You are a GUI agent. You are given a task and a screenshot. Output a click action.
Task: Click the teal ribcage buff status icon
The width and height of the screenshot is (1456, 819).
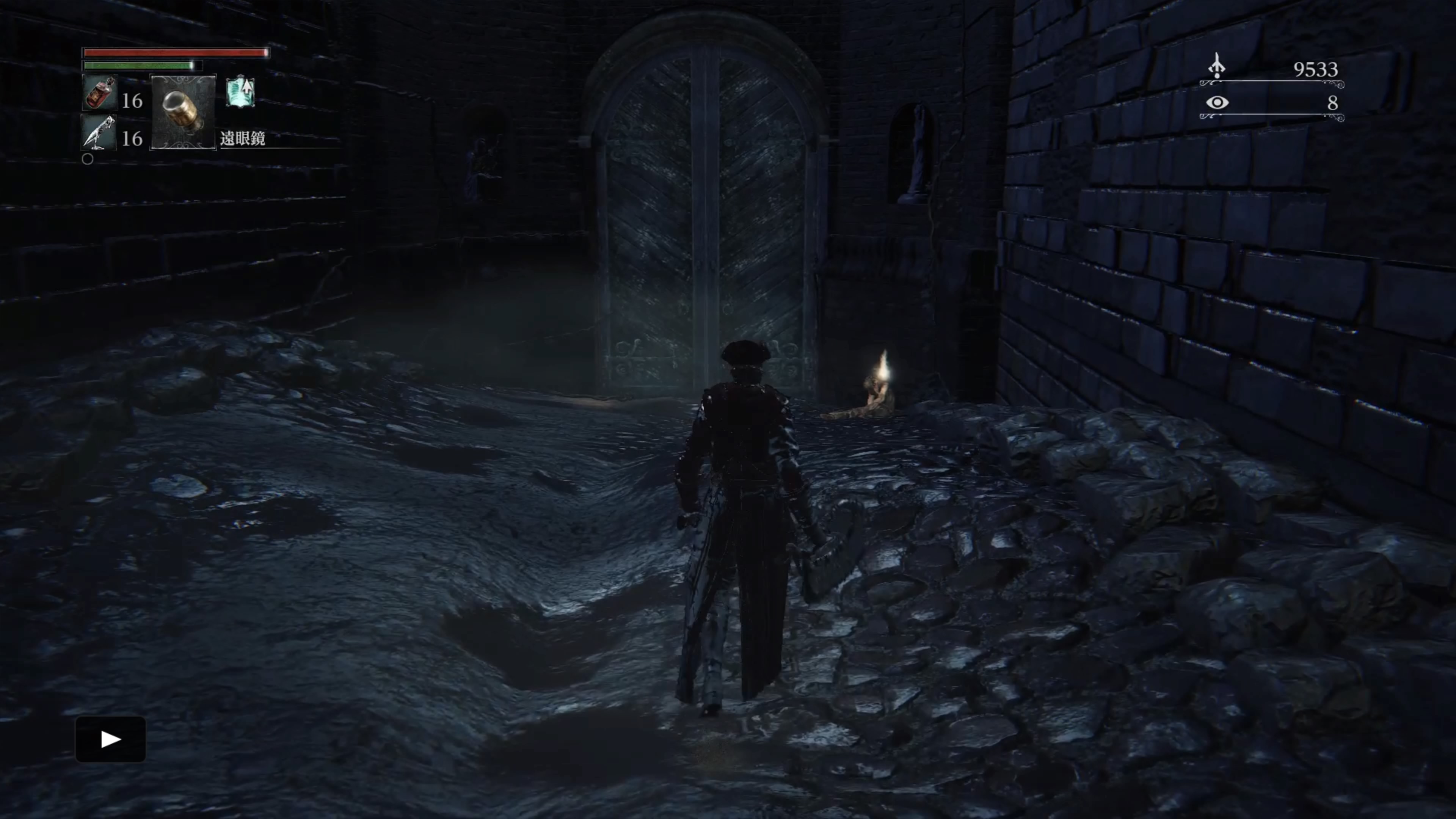coord(240,92)
